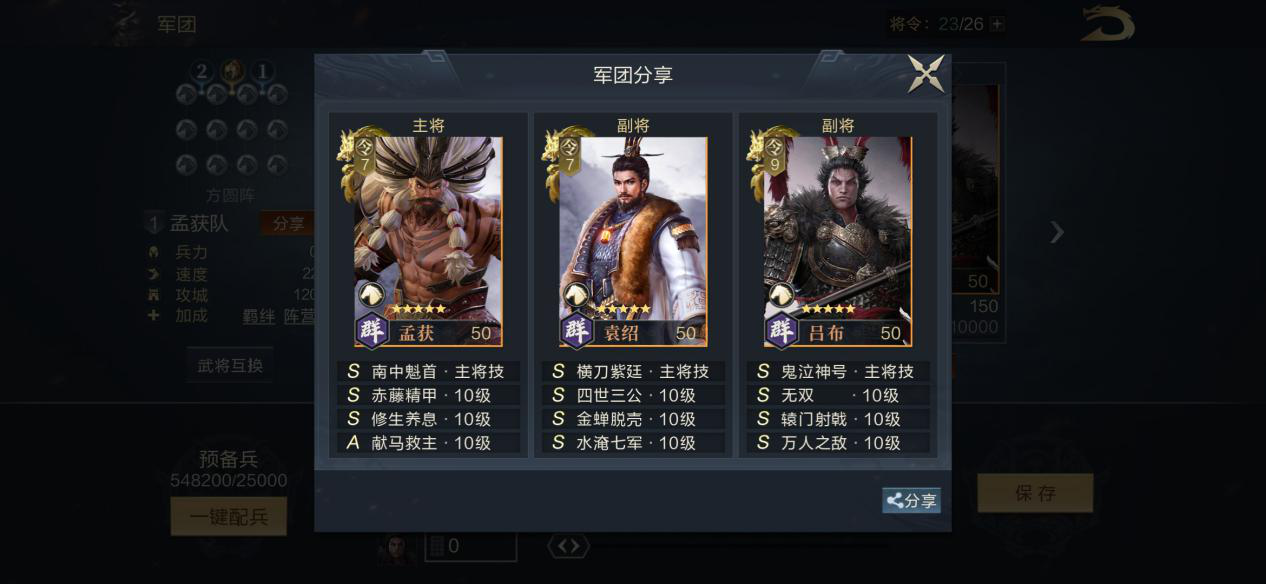Show the 万人之敌 skill details

(837, 443)
